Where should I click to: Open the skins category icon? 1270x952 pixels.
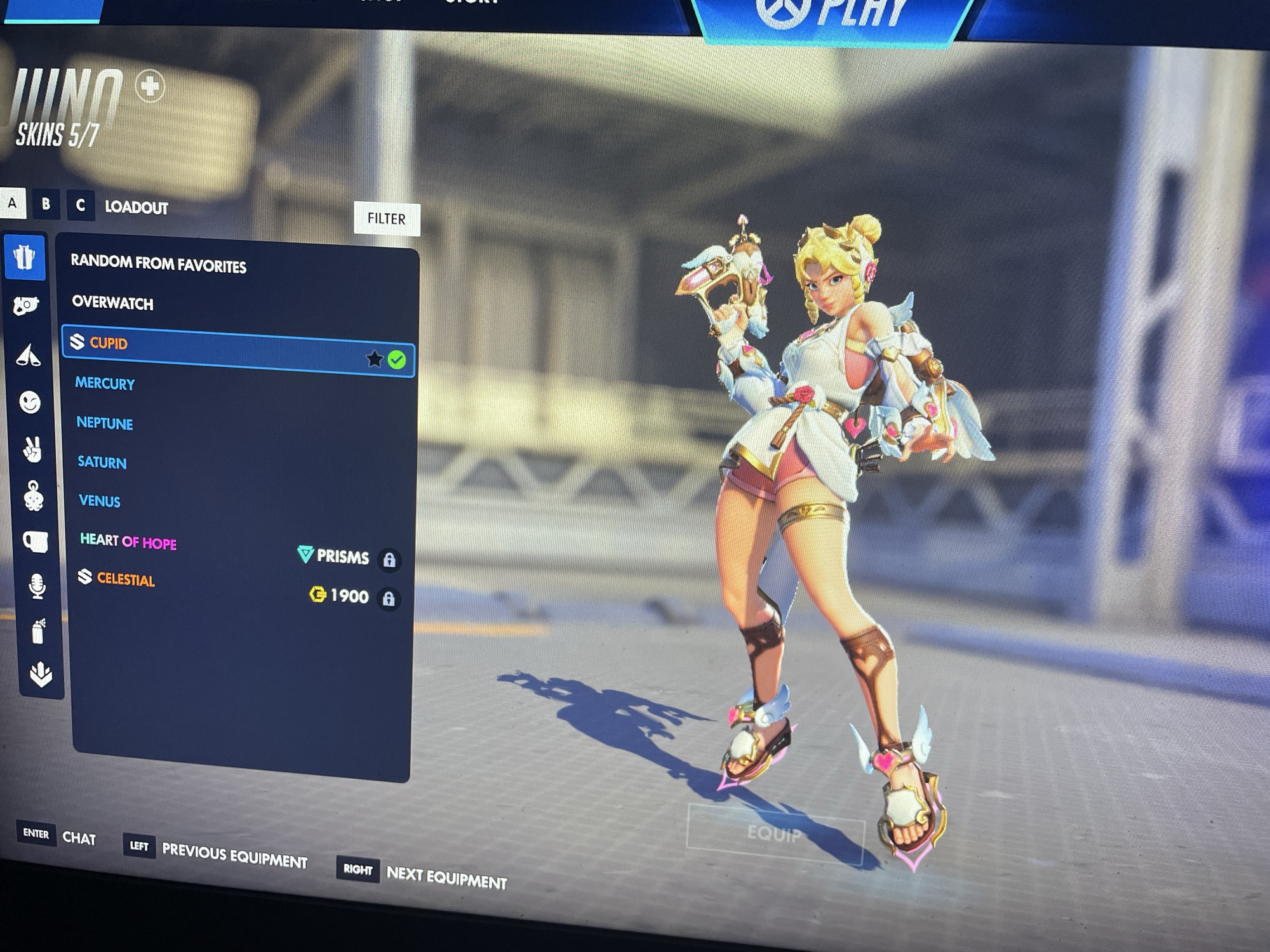(x=25, y=258)
